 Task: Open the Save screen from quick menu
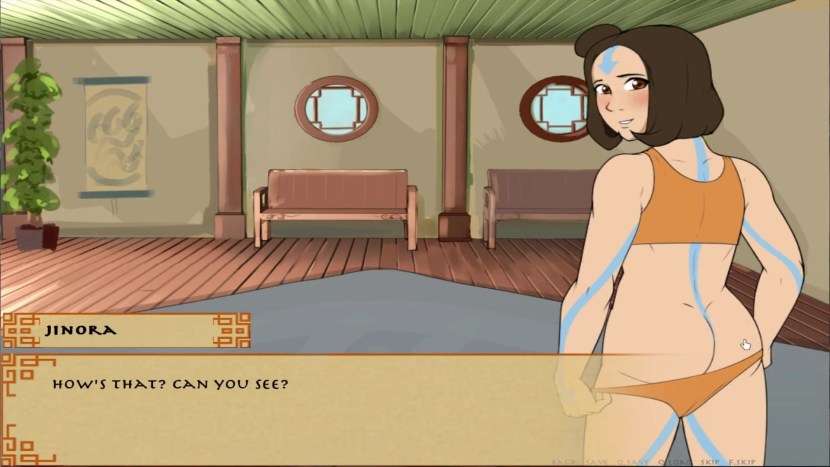tap(597, 462)
